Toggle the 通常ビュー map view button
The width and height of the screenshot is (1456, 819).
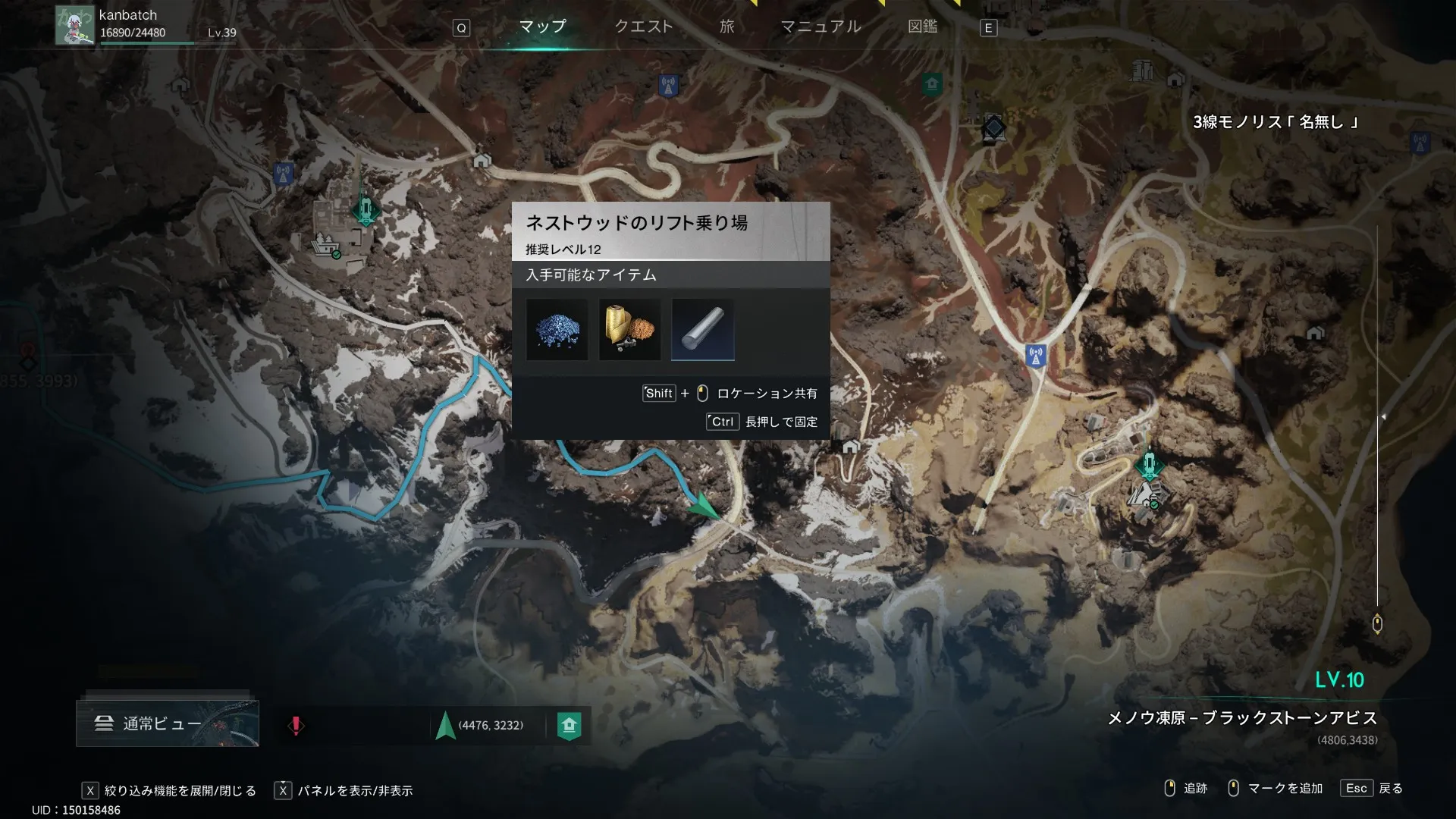[x=168, y=723]
